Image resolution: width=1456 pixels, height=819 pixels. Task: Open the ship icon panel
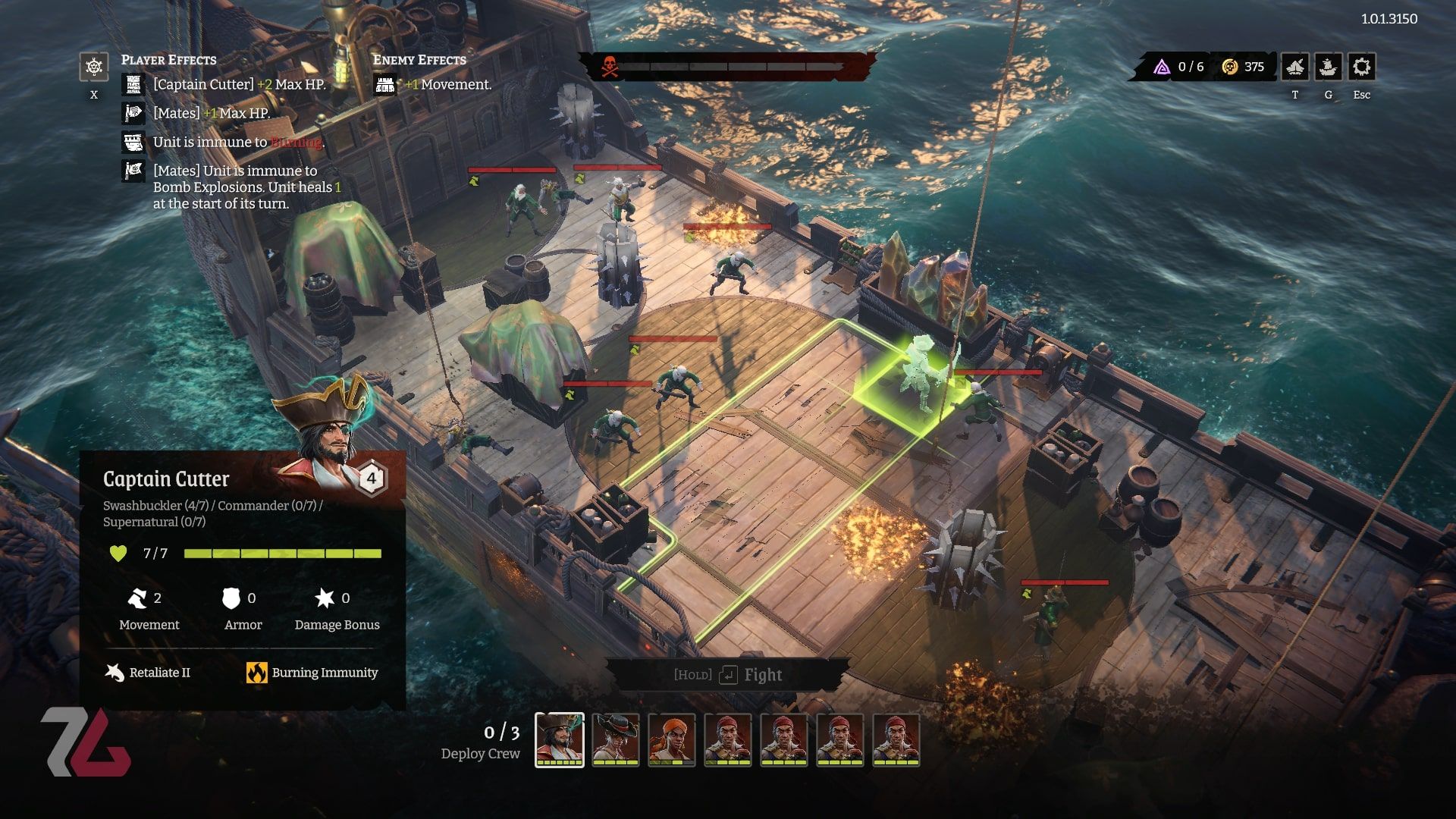[x=1328, y=67]
